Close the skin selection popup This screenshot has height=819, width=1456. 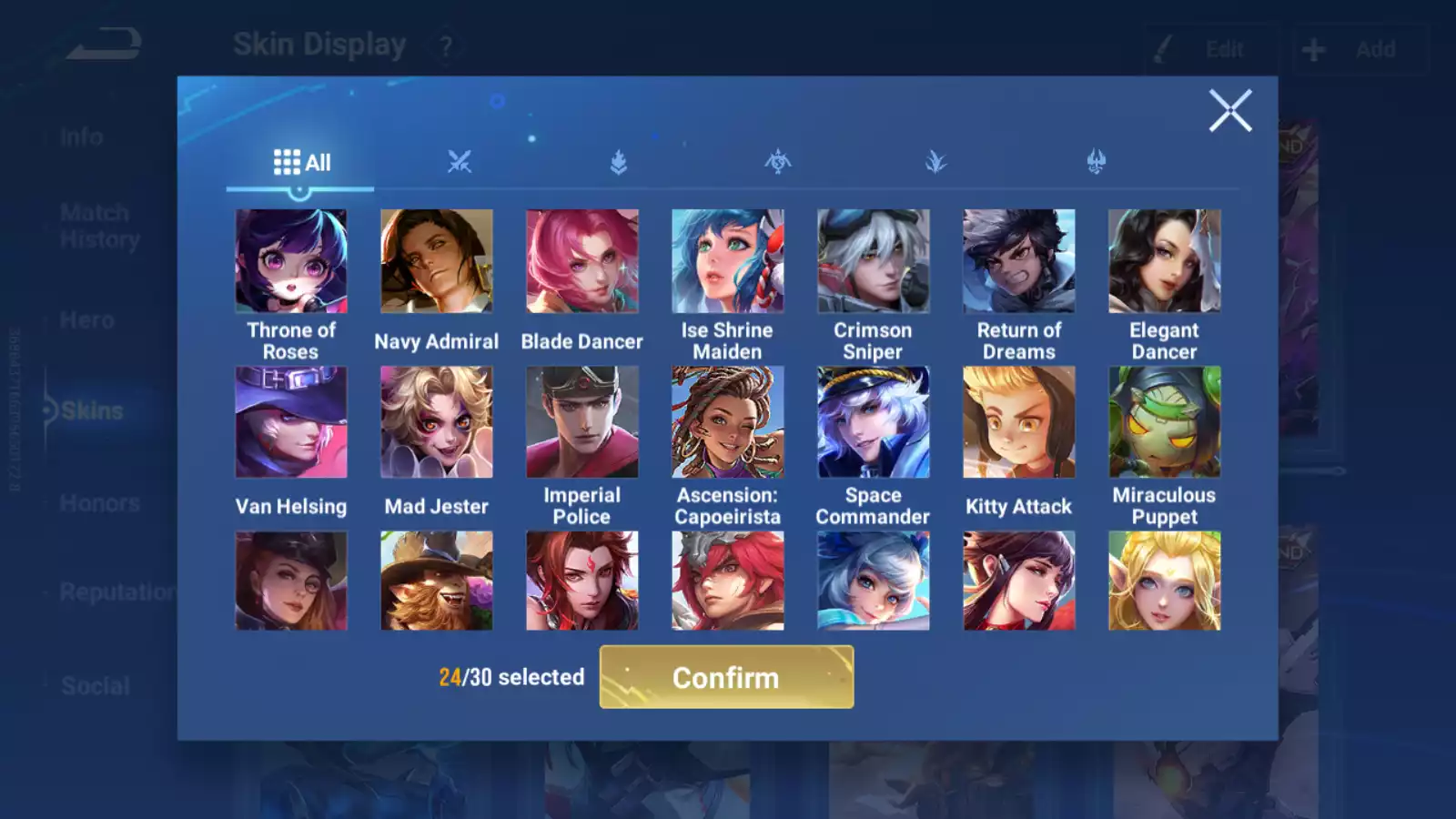(x=1229, y=111)
